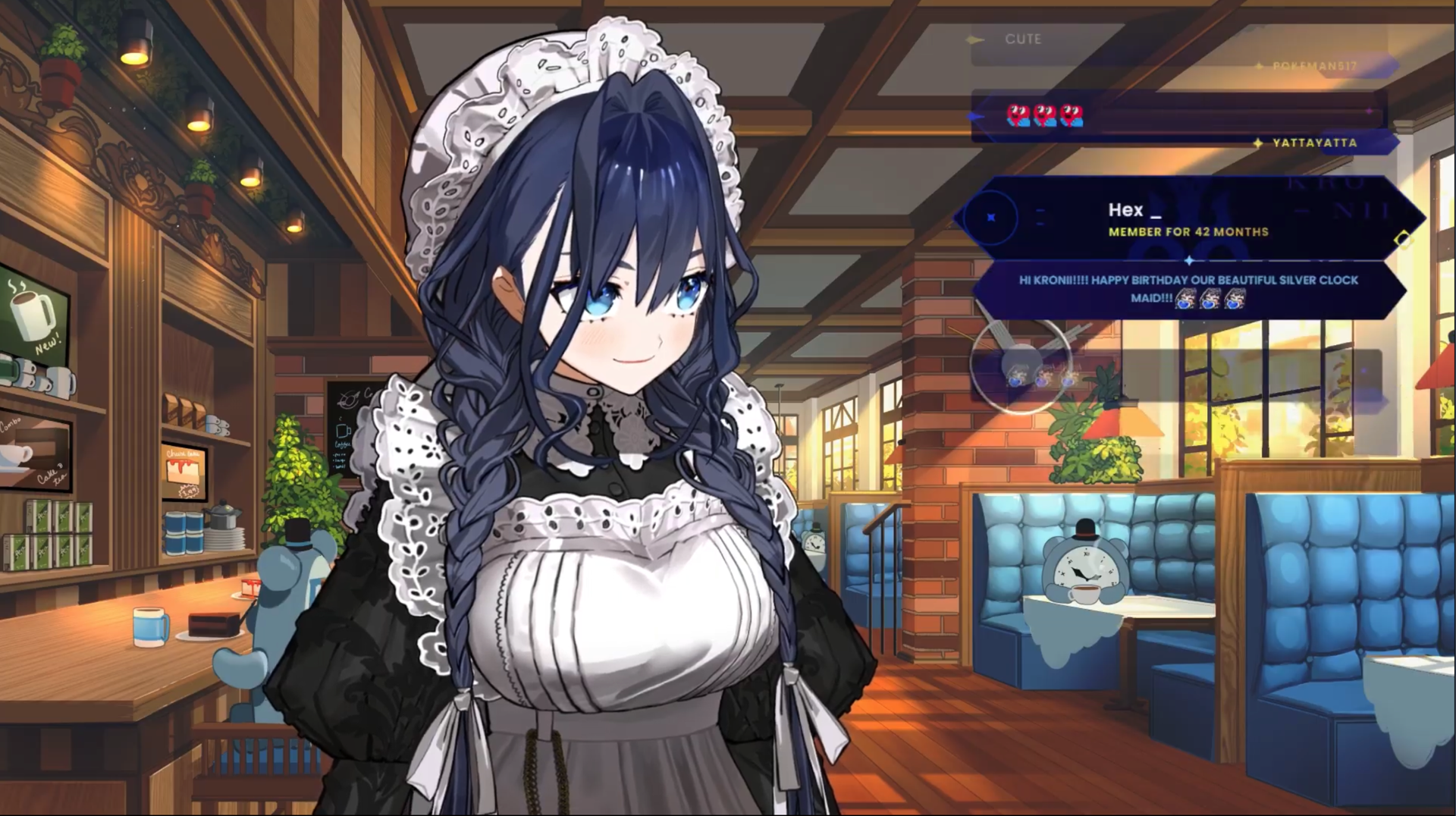This screenshot has width=1456, height=816.
Task: Select the Hex _ membership milestone banner
Action: [x=1188, y=218]
